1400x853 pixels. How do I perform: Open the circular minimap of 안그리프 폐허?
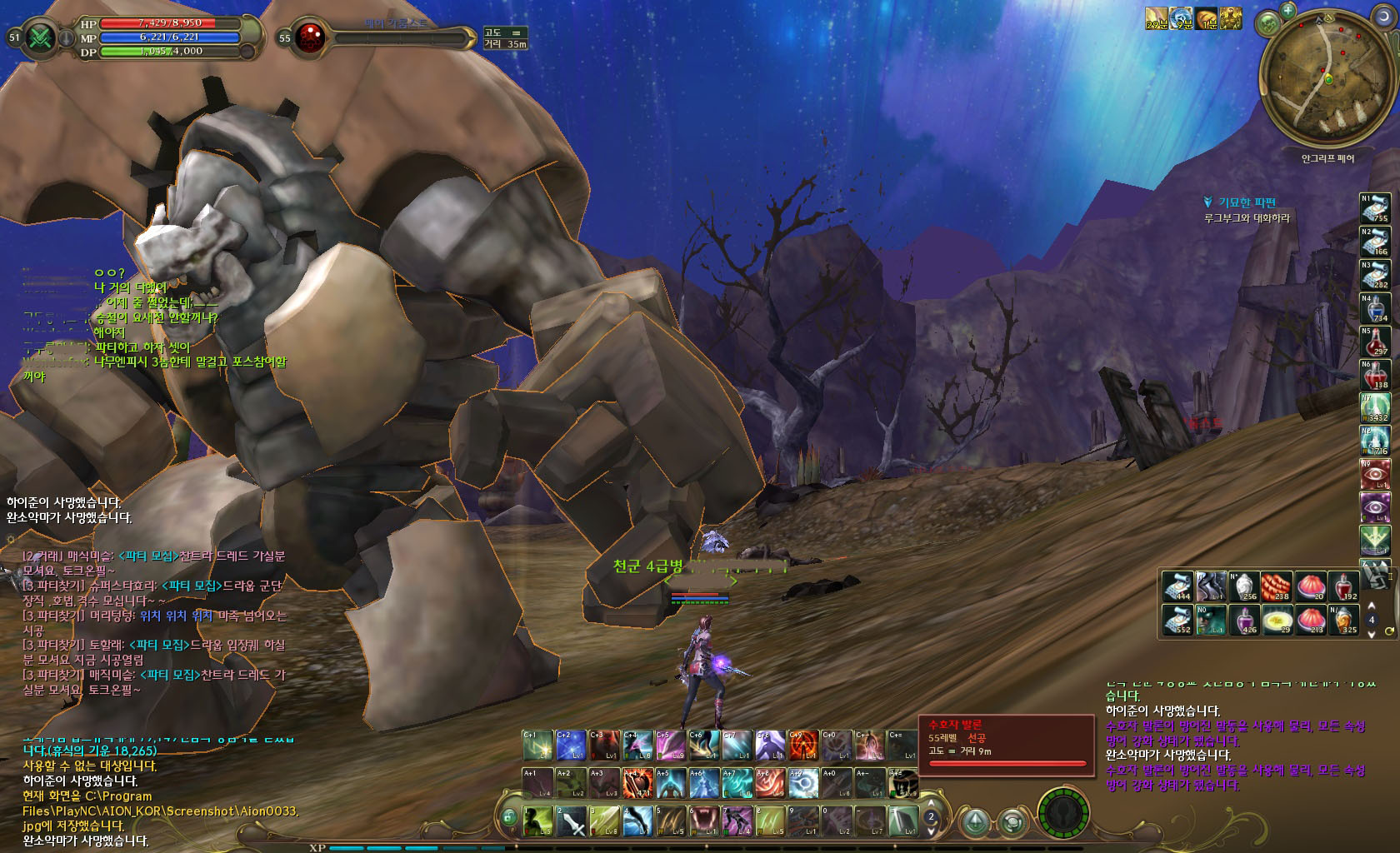click(1328, 80)
